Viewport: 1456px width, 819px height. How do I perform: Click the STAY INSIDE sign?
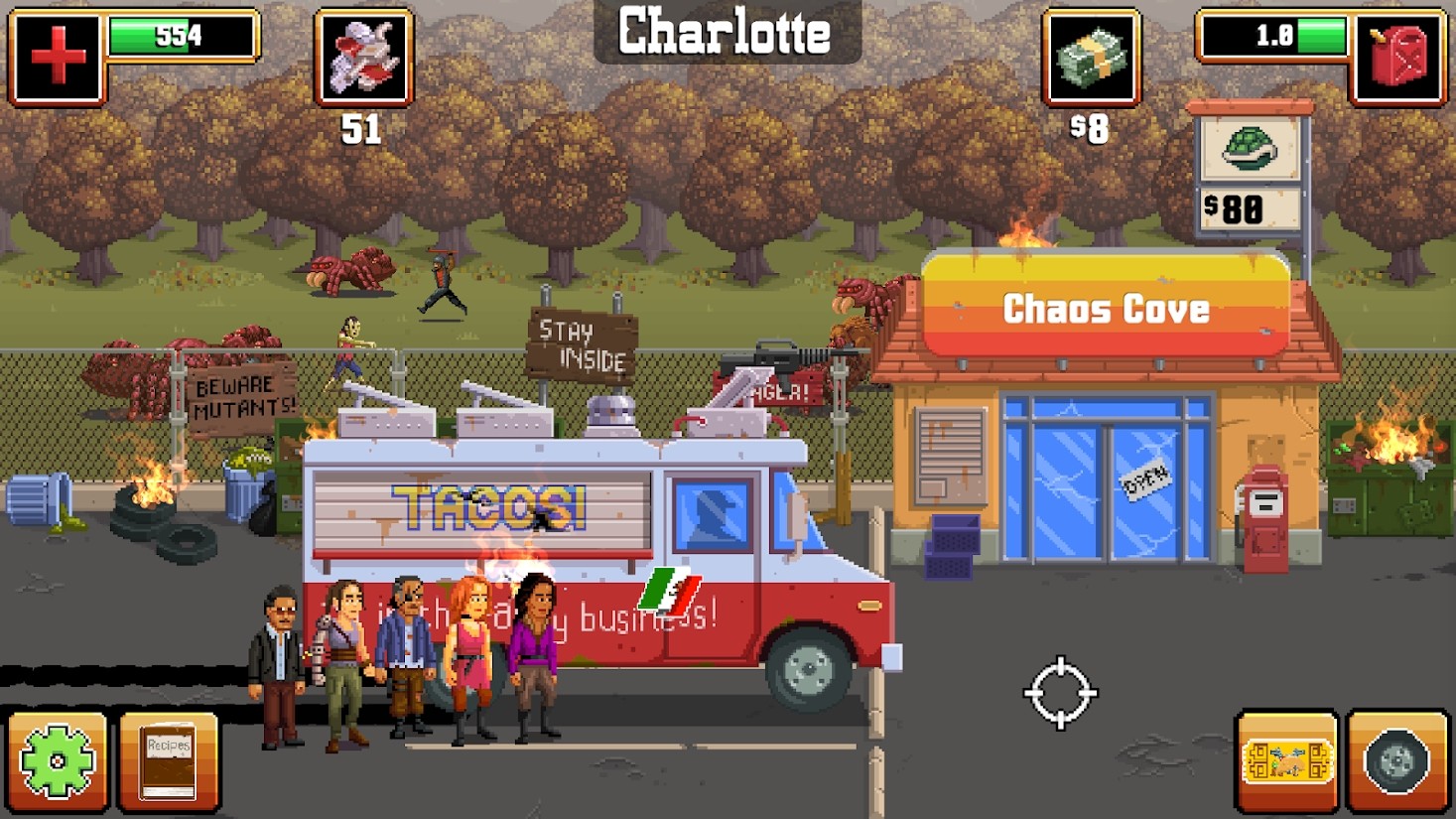coord(581,346)
